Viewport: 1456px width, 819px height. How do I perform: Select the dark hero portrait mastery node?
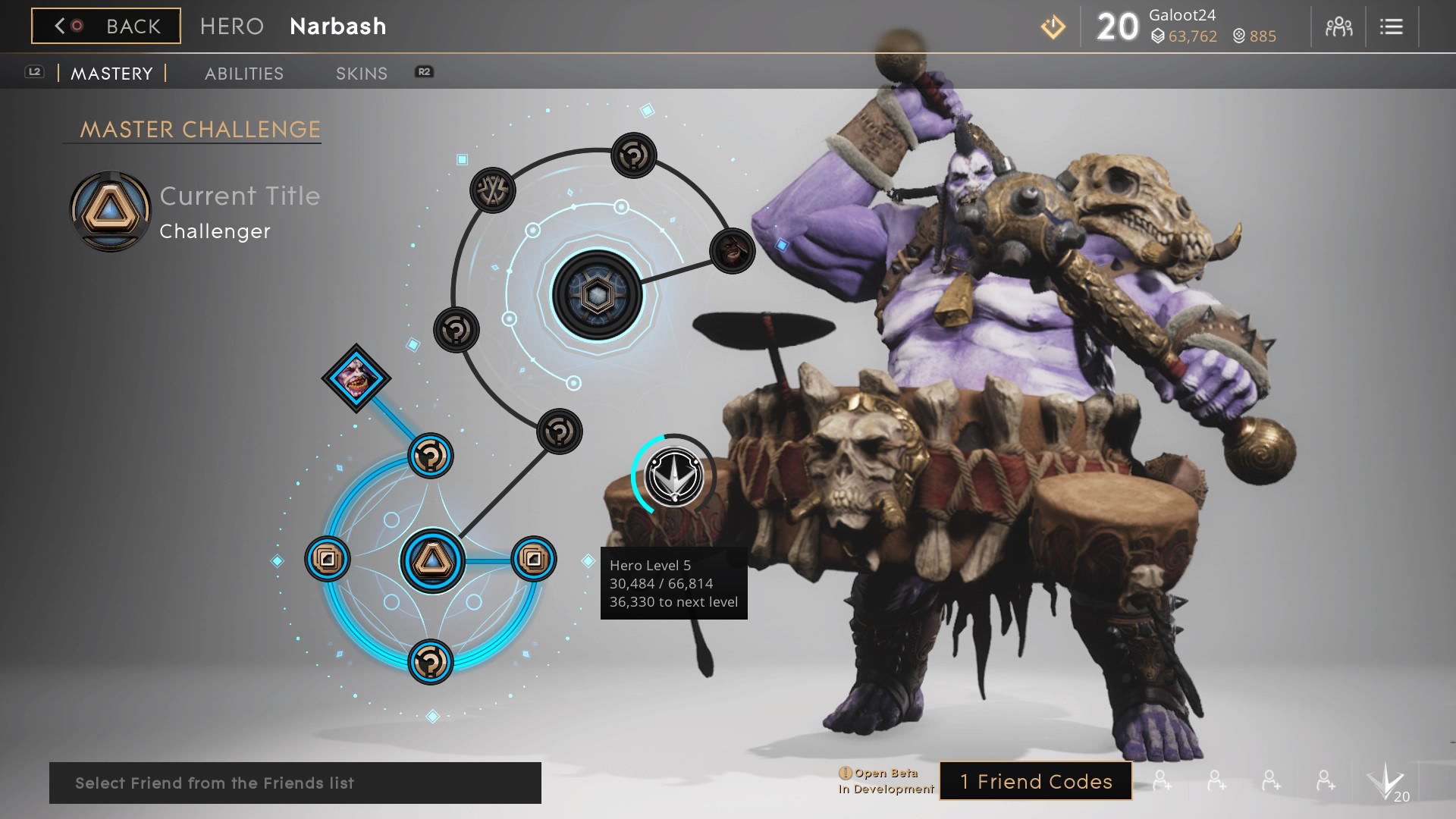tap(732, 251)
